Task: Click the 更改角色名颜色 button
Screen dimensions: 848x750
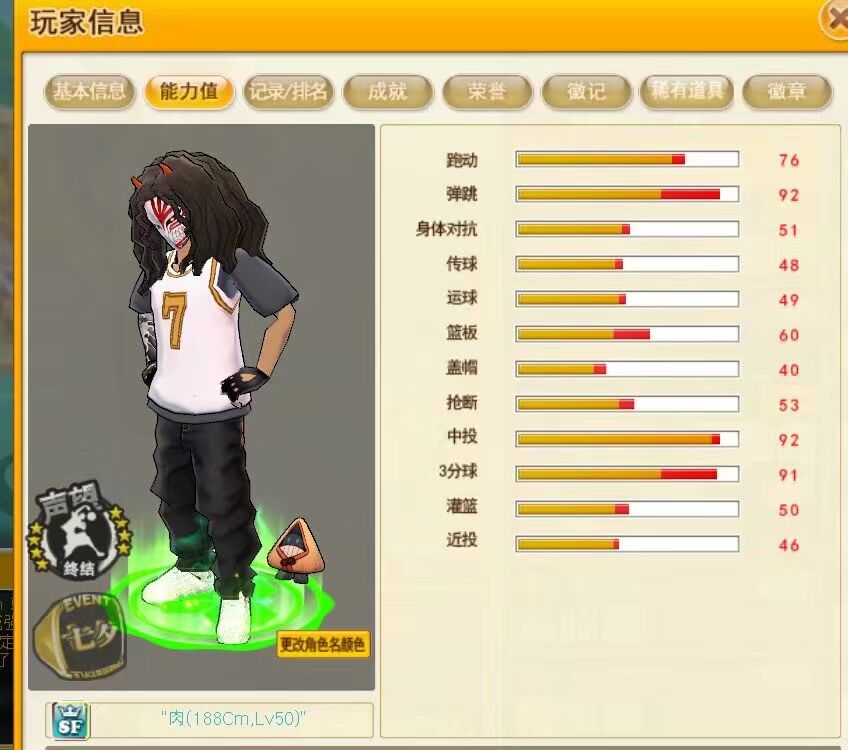Action: coord(323,644)
